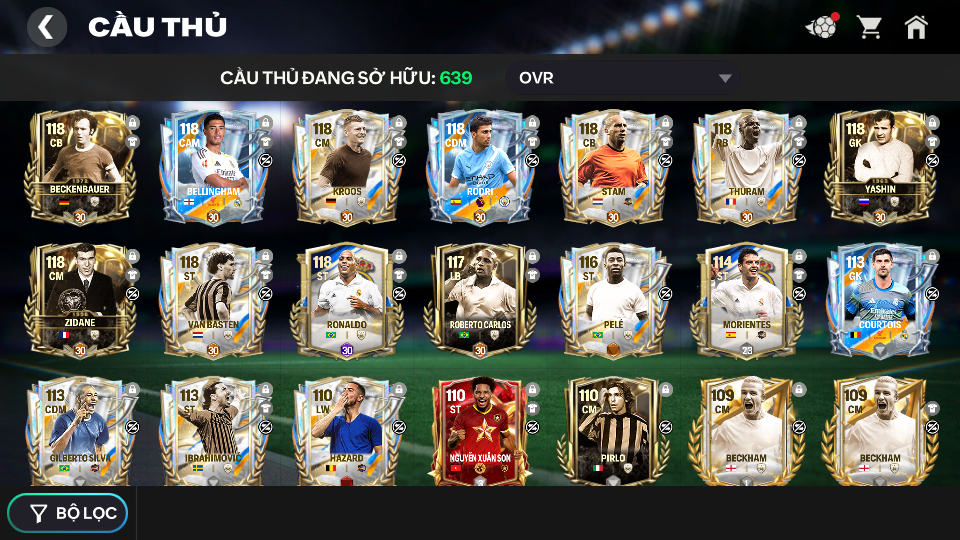Select the Nguyễn Xuân Son card
Viewport: 960px width, 540px height.
click(480, 432)
